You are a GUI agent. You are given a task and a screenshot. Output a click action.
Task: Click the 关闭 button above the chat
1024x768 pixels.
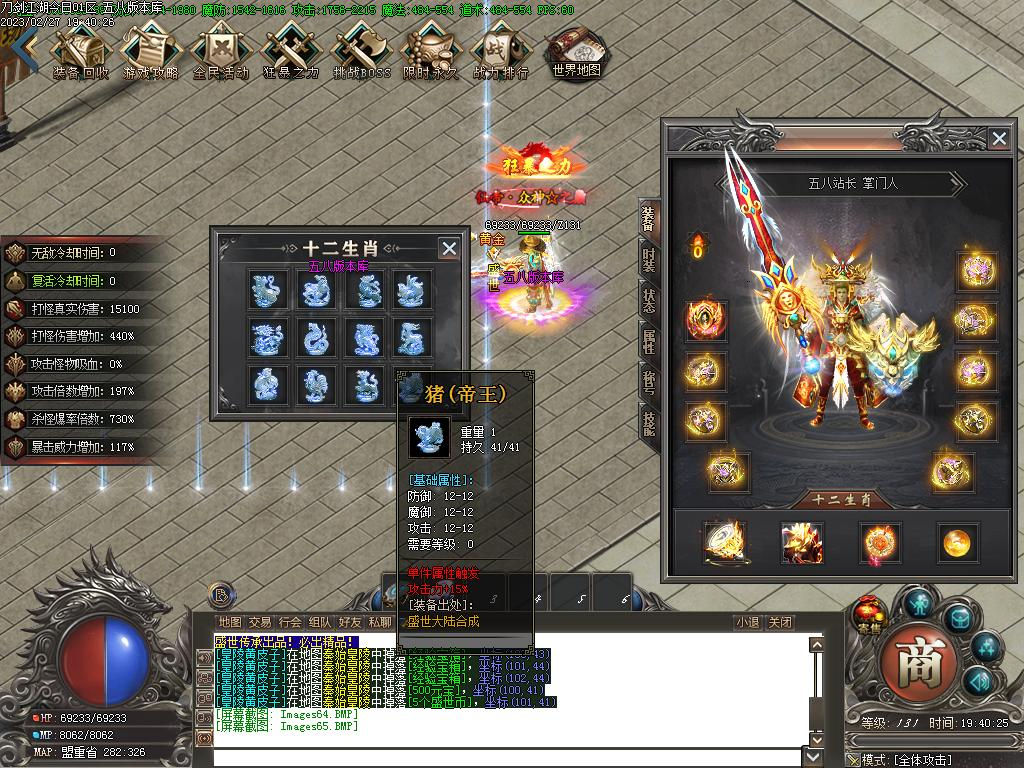(x=780, y=622)
